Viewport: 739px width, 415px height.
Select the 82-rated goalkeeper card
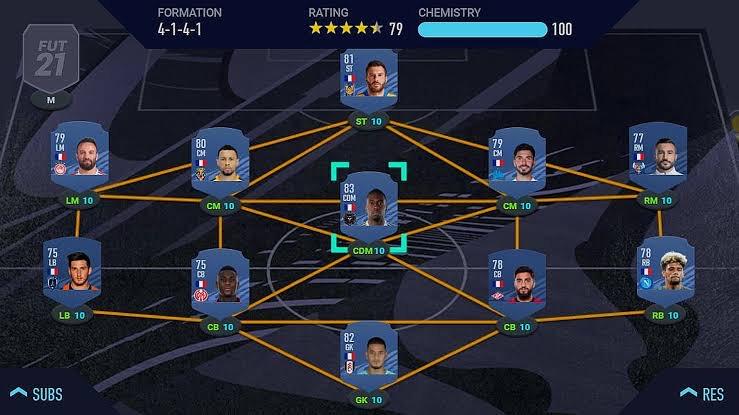point(367,353)
